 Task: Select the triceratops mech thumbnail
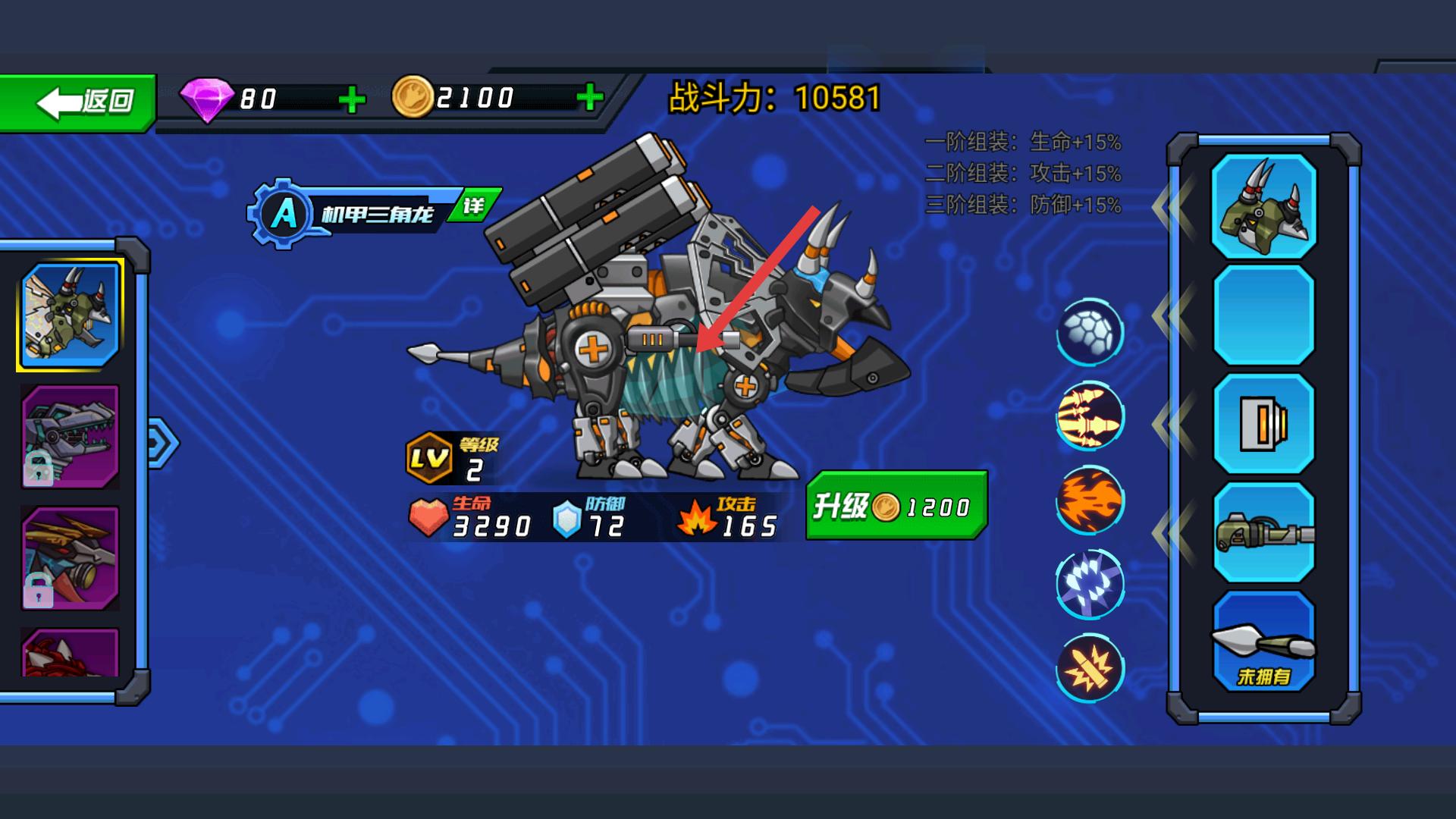pyautogui.click(x=71, y=315)
